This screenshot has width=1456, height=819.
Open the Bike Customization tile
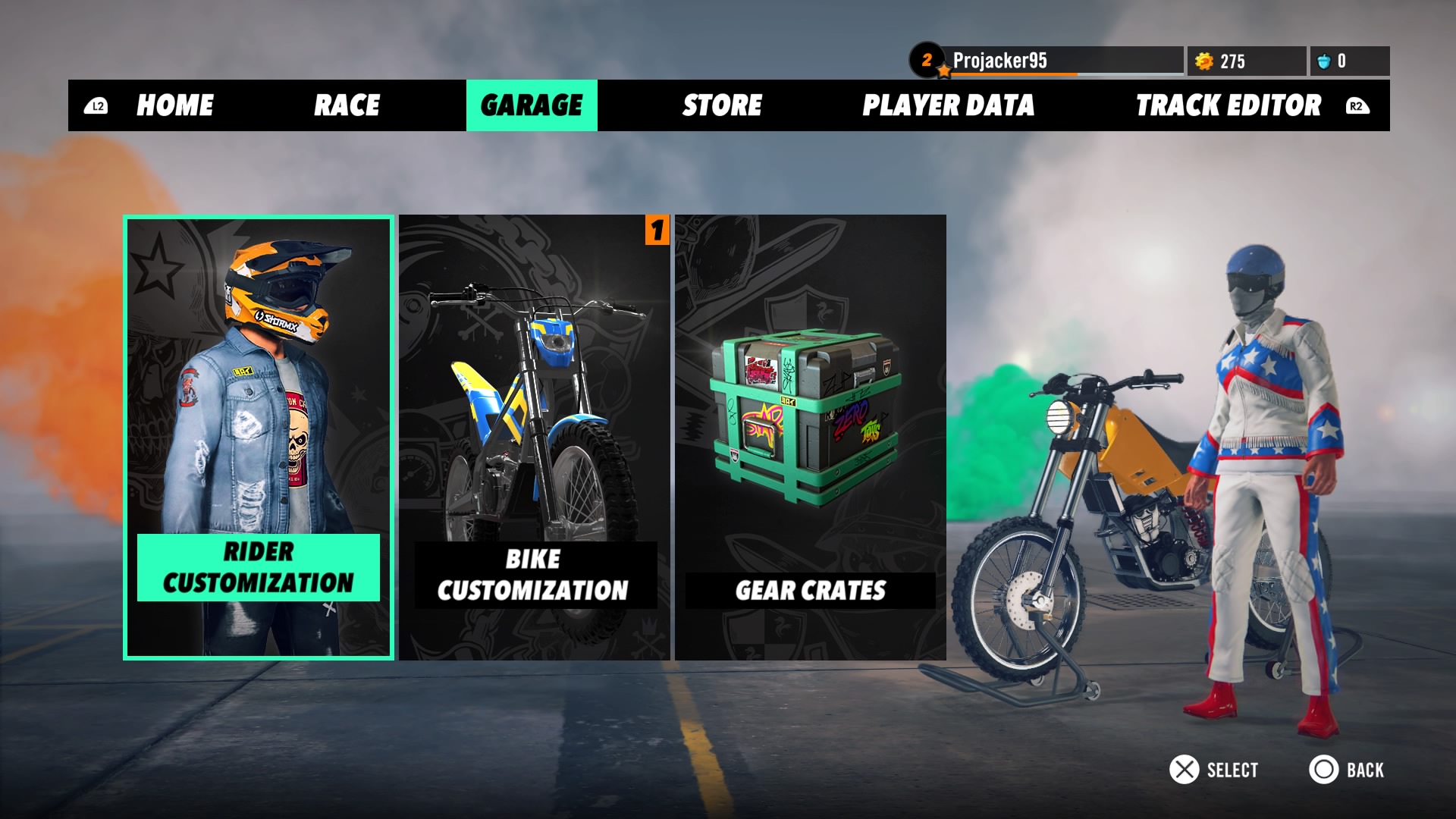point(535,438)
